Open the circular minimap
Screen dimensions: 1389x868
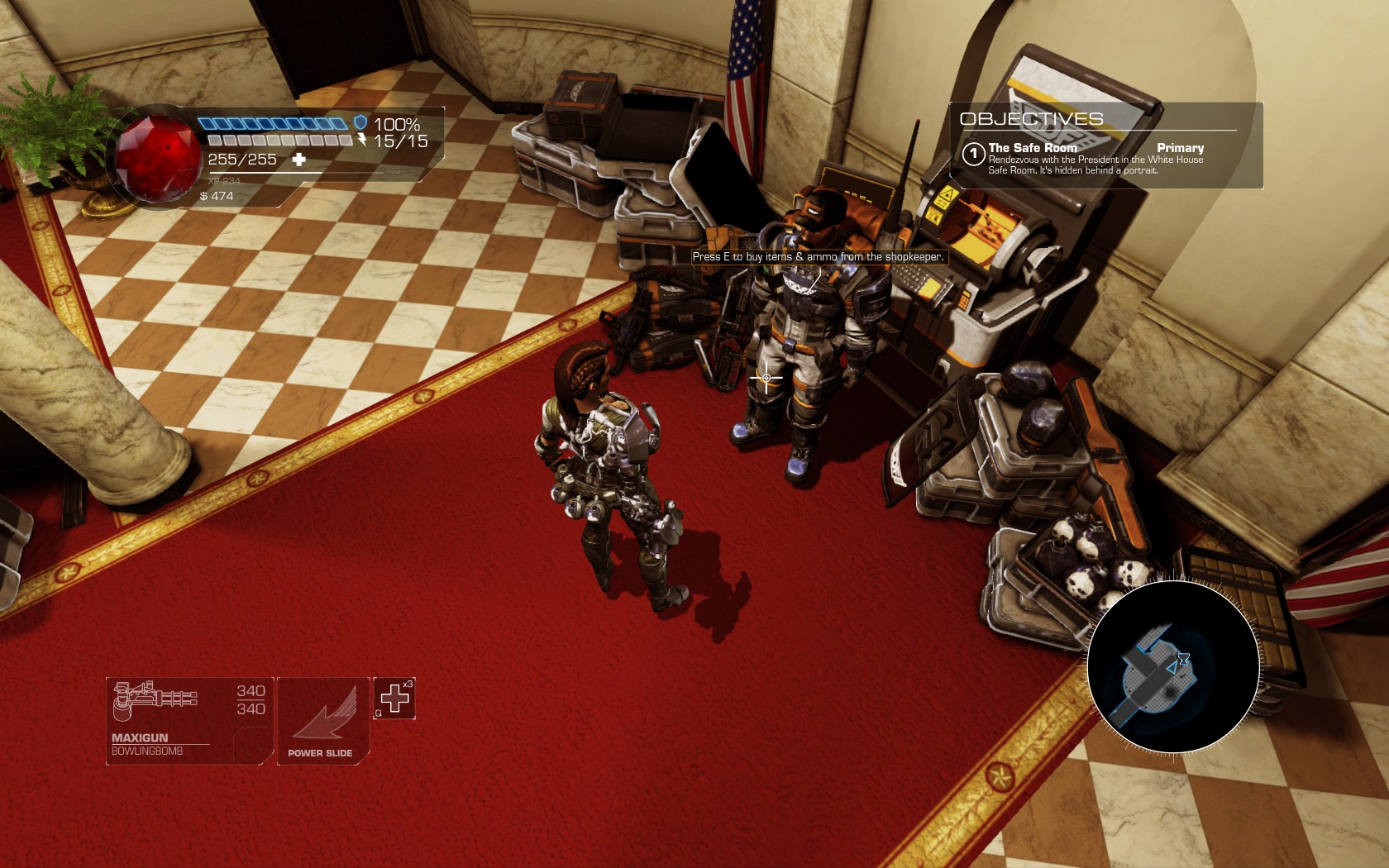tap(1173, 666)
